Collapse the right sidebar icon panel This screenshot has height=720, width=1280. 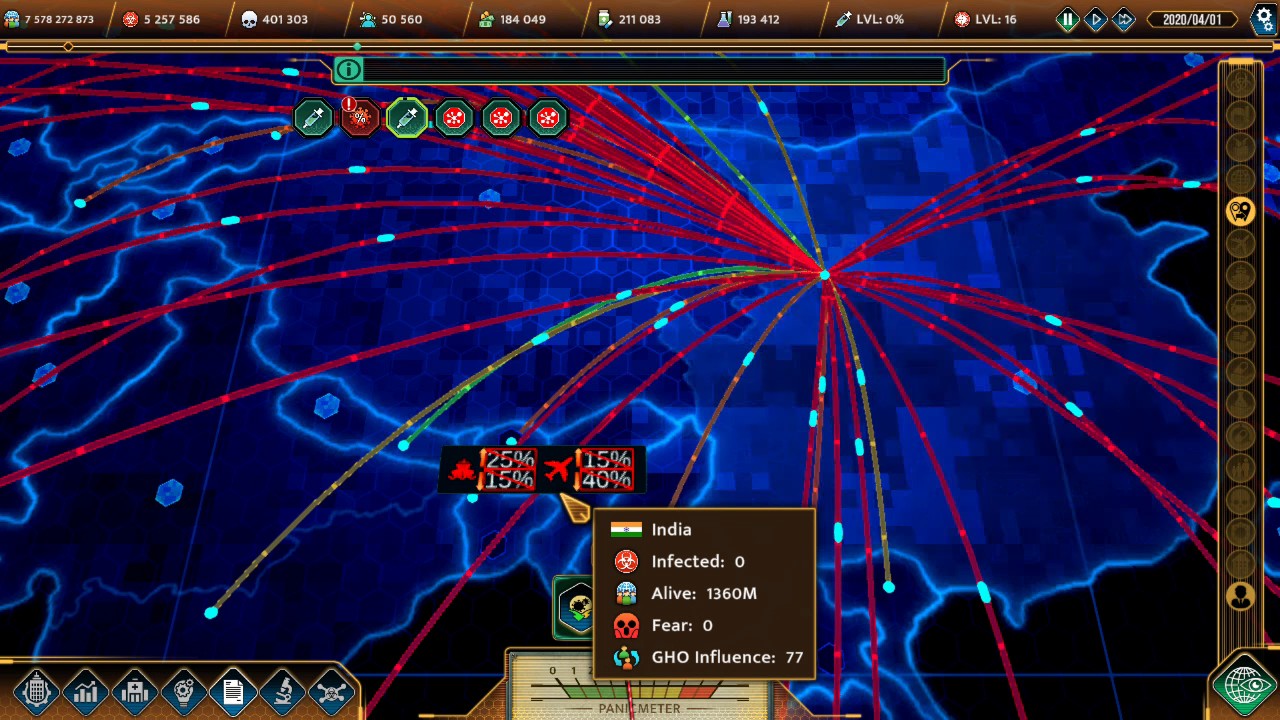pyautogui.click(x=1239, y=60)
